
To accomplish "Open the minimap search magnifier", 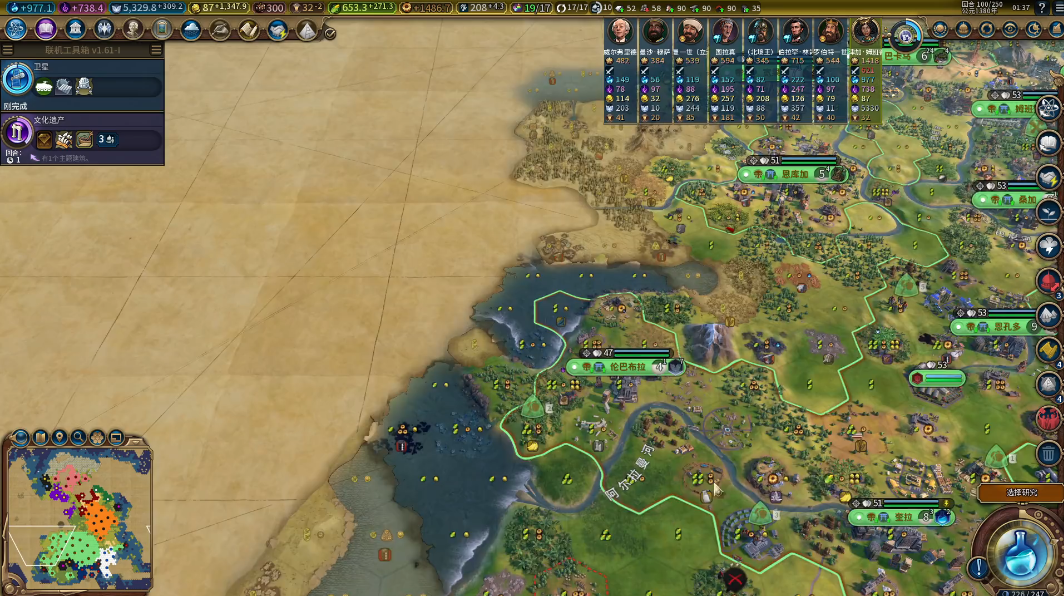I will 78,437.
